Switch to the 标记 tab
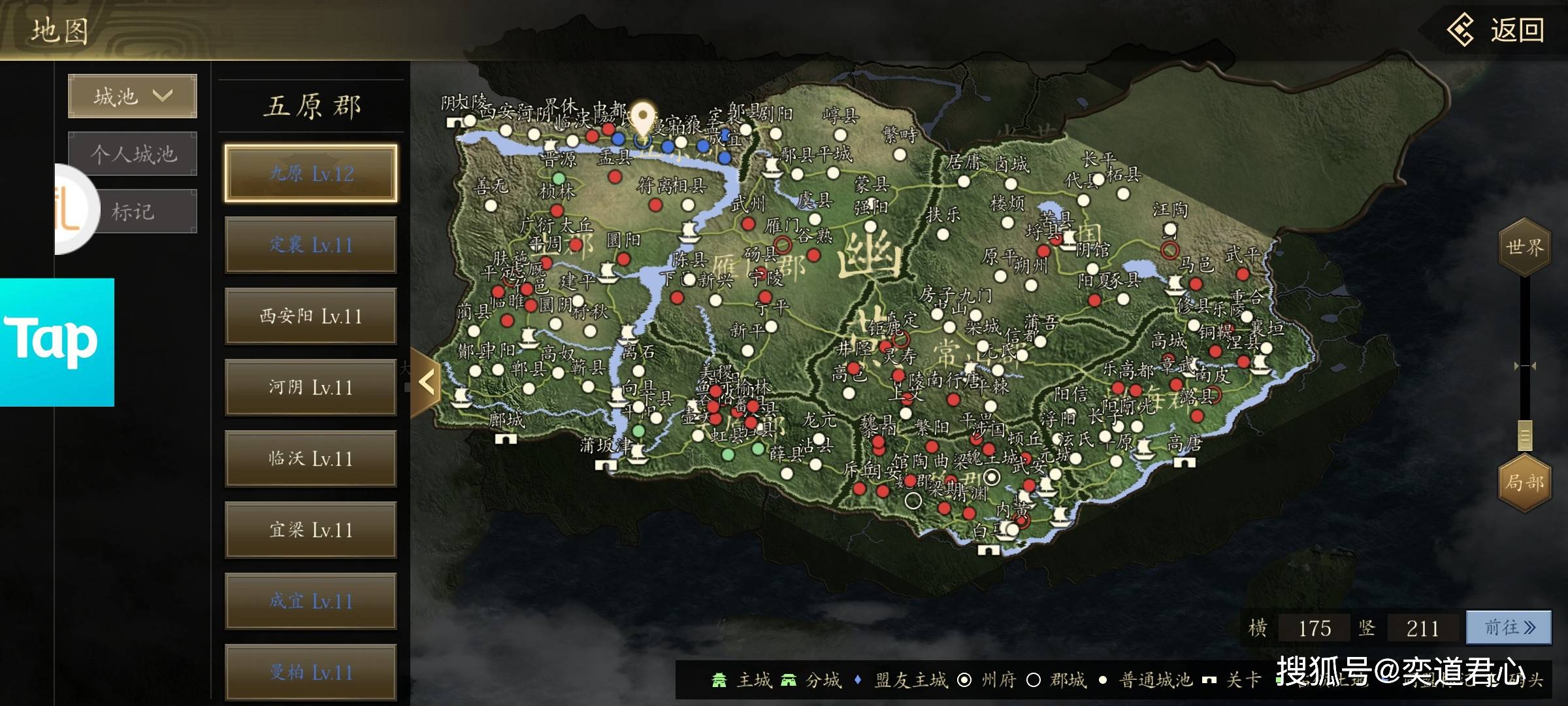 pos(133,211)
